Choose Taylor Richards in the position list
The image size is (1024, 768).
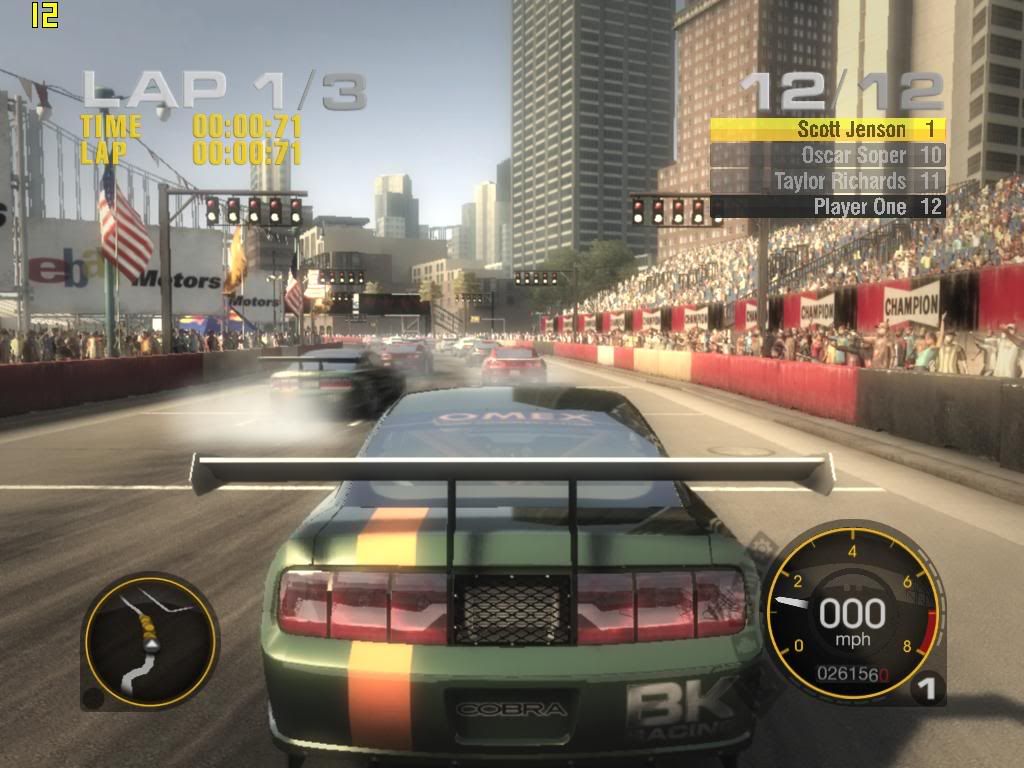point(827,181)
